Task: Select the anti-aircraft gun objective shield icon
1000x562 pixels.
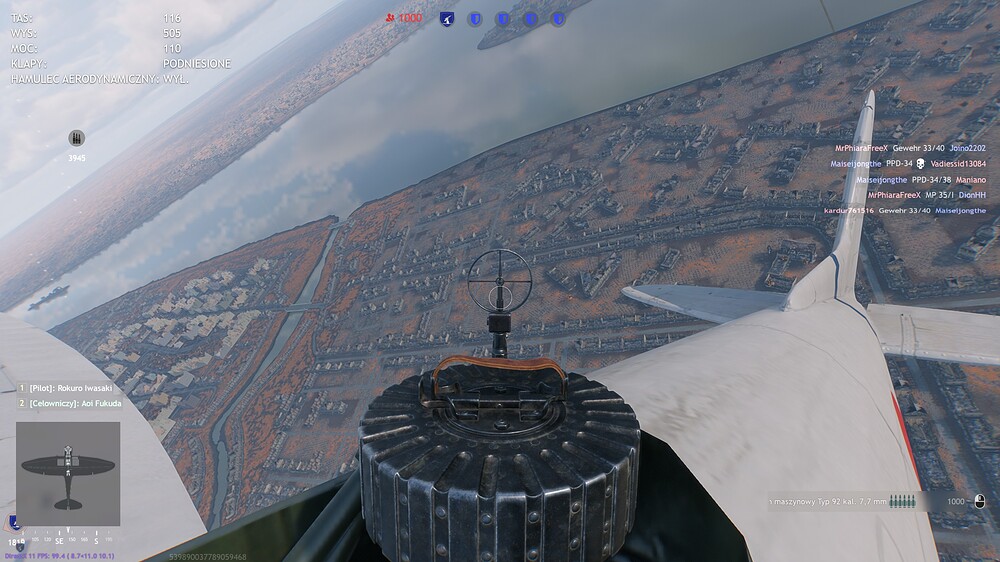Action: tap(447, 18)
